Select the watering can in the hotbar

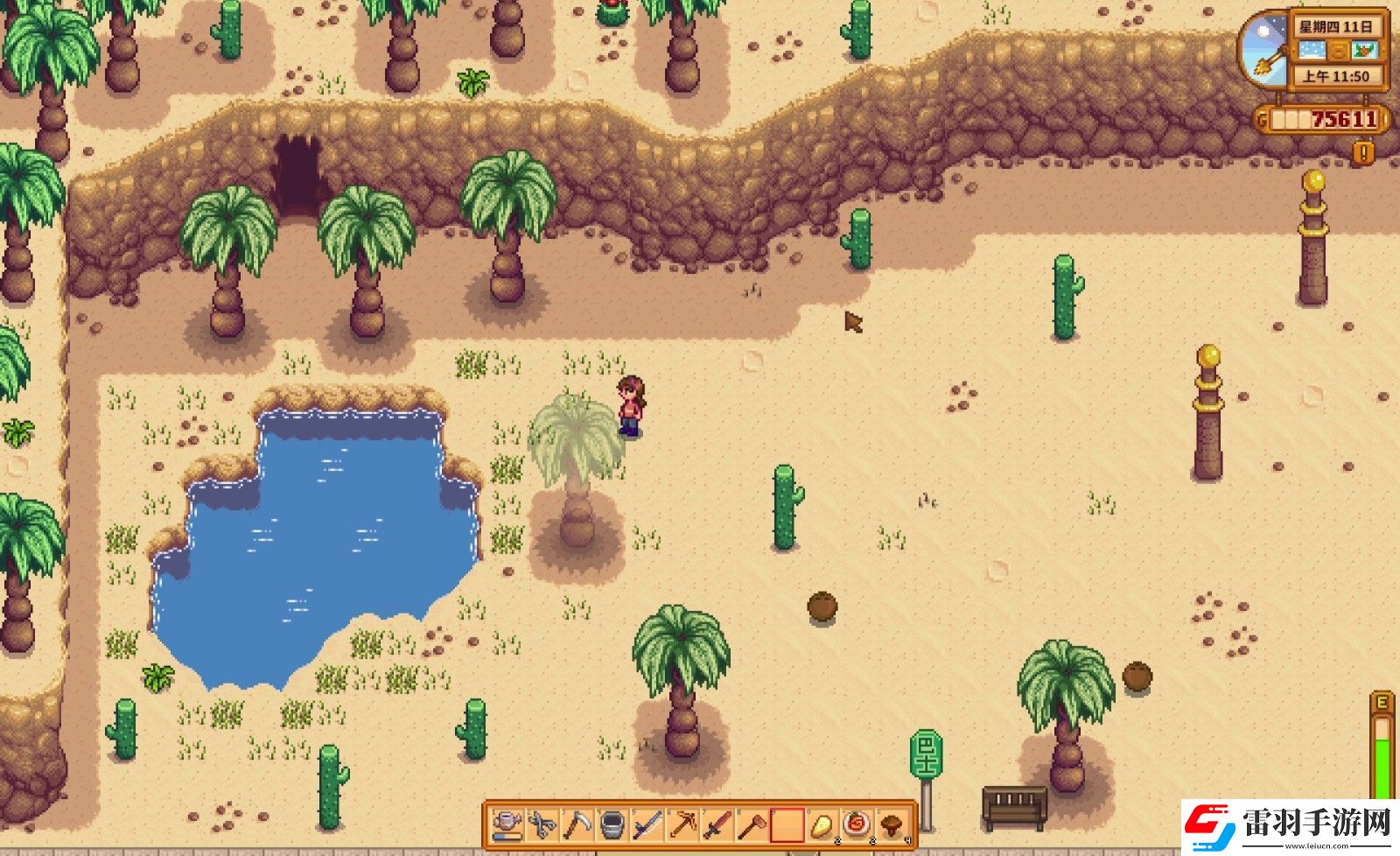pos(508,824)
